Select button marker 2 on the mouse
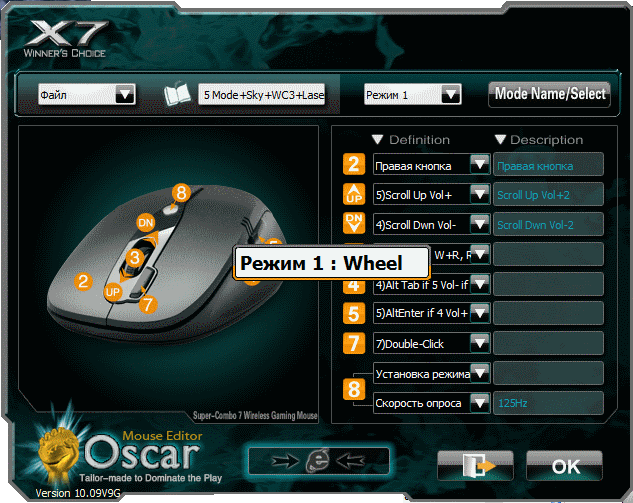Viewport: 633px width, 503px height. [84, 282]
